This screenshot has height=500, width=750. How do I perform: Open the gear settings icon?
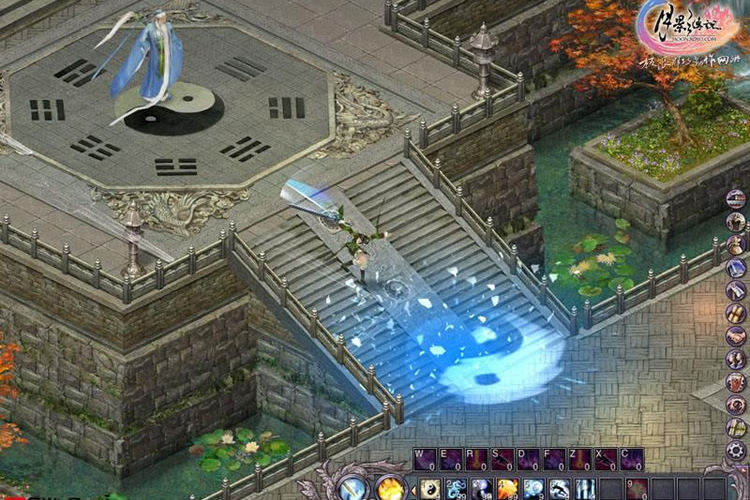click(736, 450)
